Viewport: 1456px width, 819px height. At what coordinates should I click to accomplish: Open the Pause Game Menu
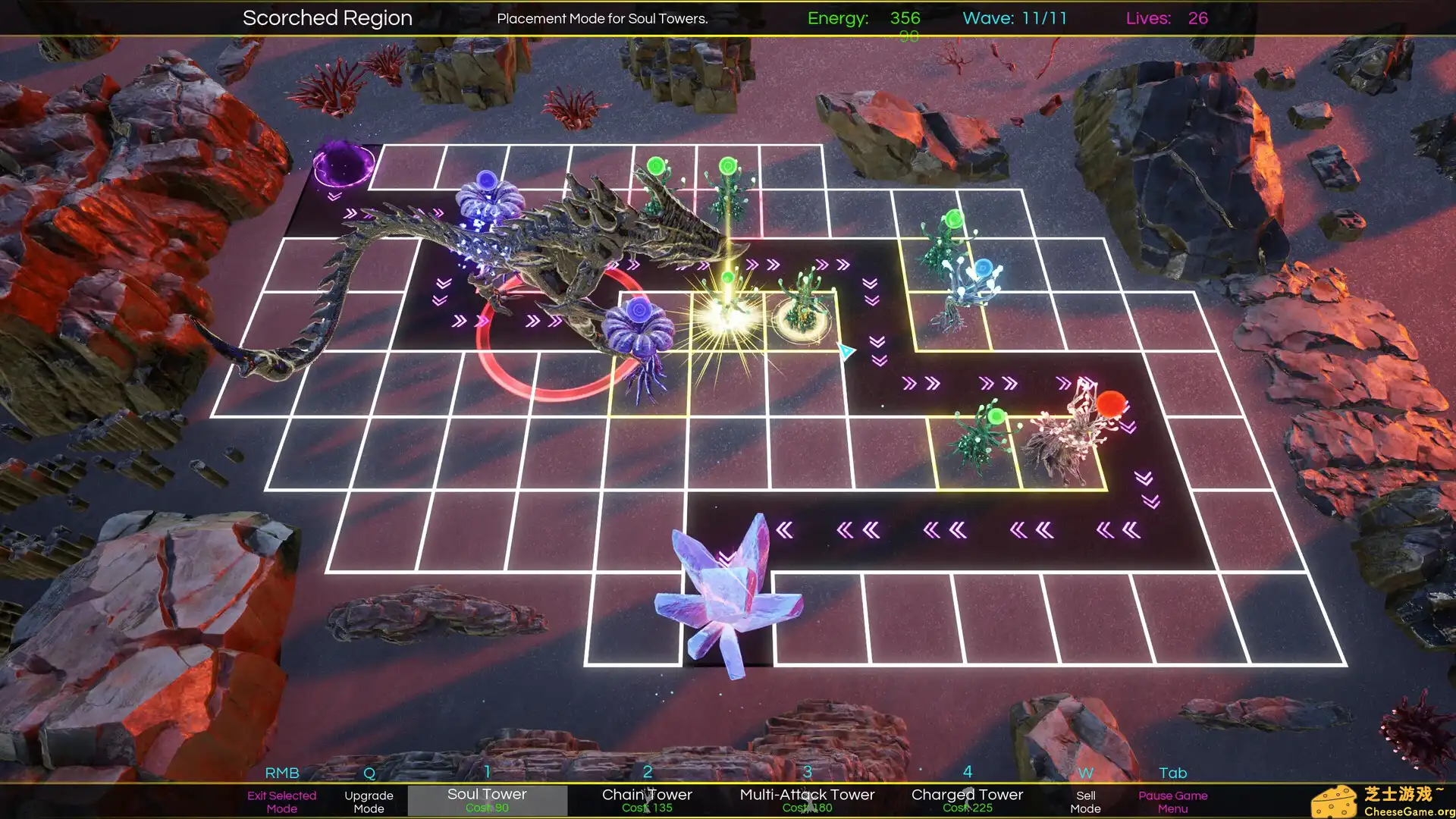click(1172, 802)
